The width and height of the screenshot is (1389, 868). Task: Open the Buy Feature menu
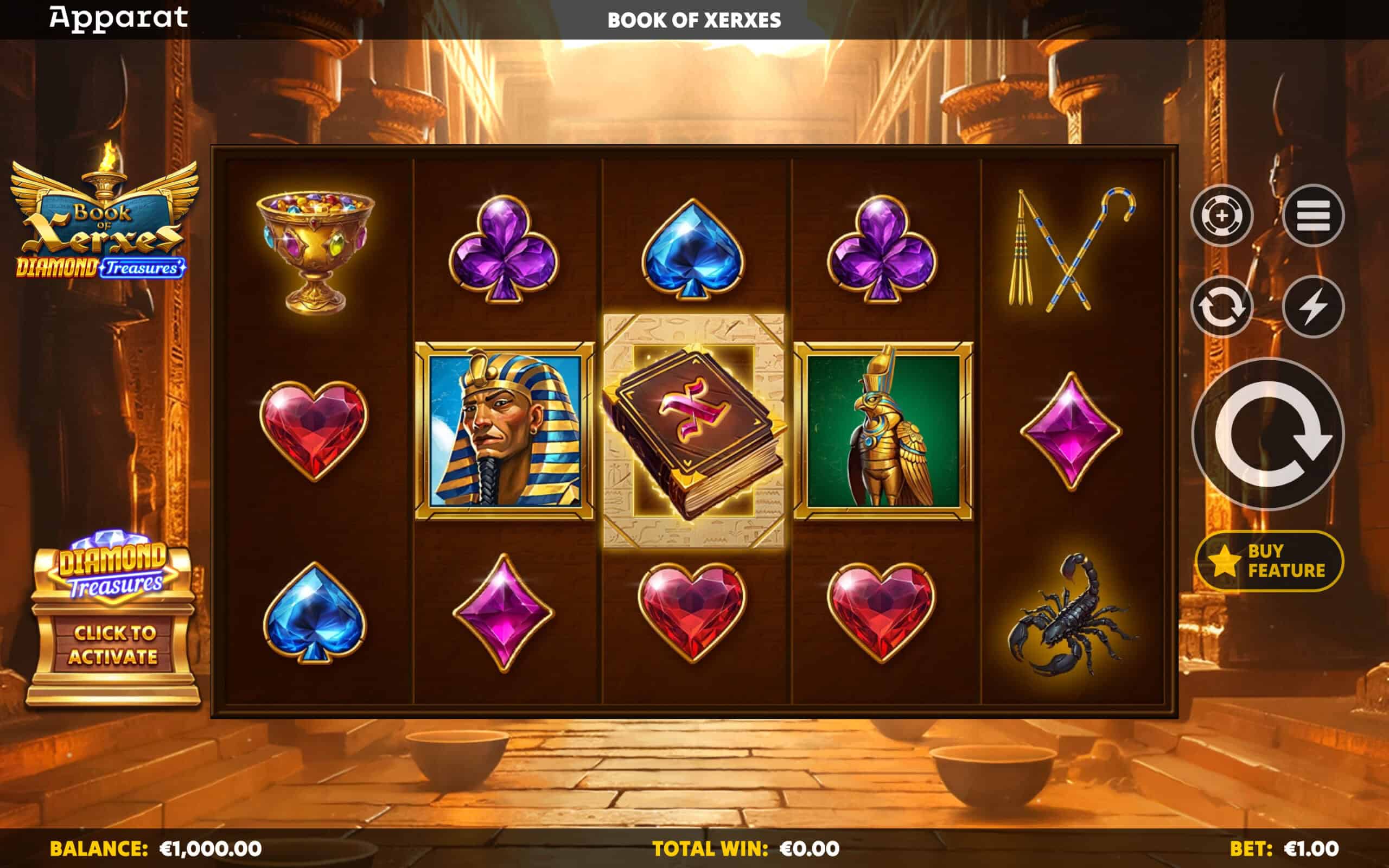pyautogui.click(x=1269, y=561)
